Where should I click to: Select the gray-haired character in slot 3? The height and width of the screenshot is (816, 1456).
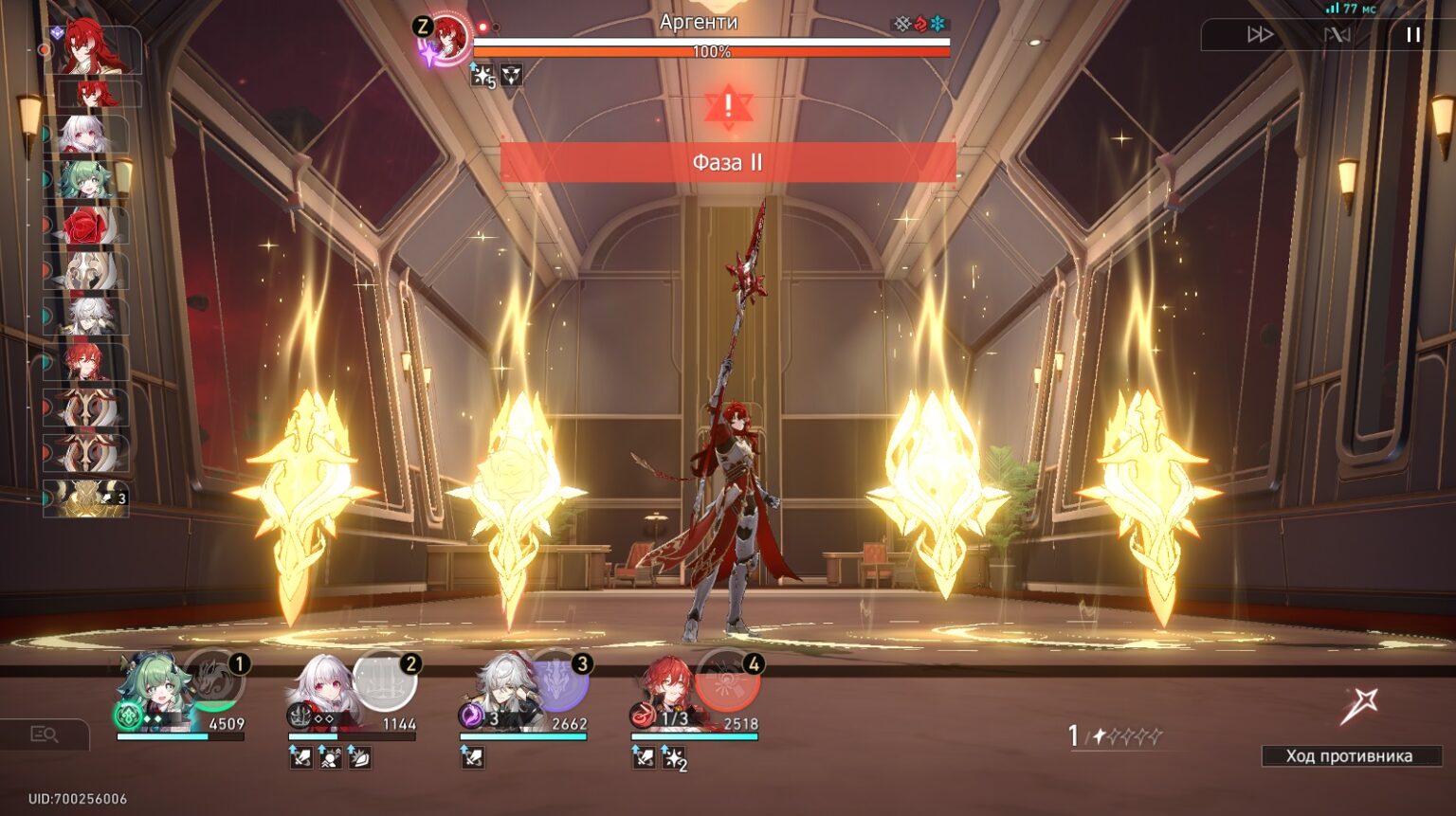[500, 690]
